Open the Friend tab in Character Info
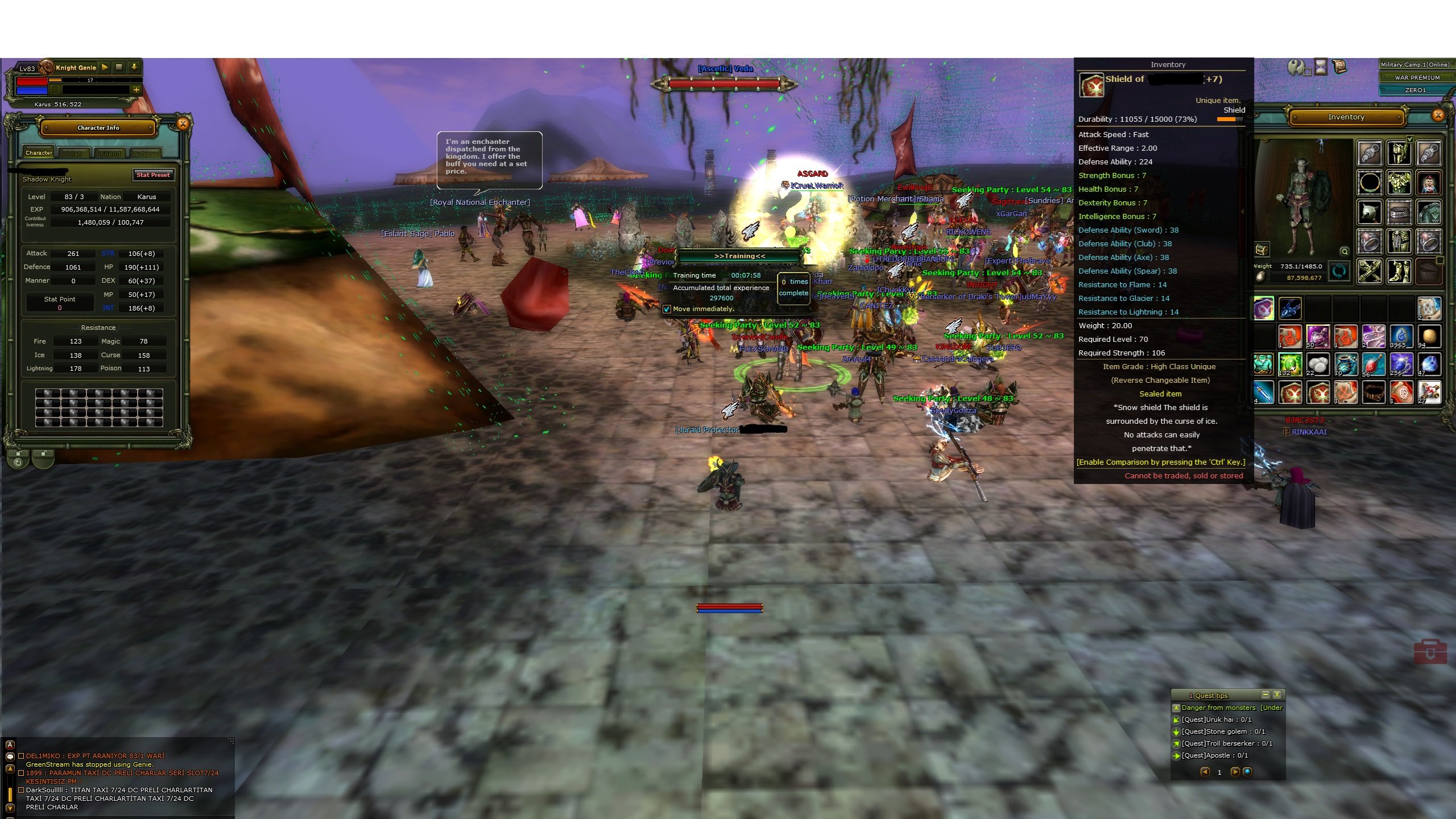The image size is (1456, 819). coord(110,153)
